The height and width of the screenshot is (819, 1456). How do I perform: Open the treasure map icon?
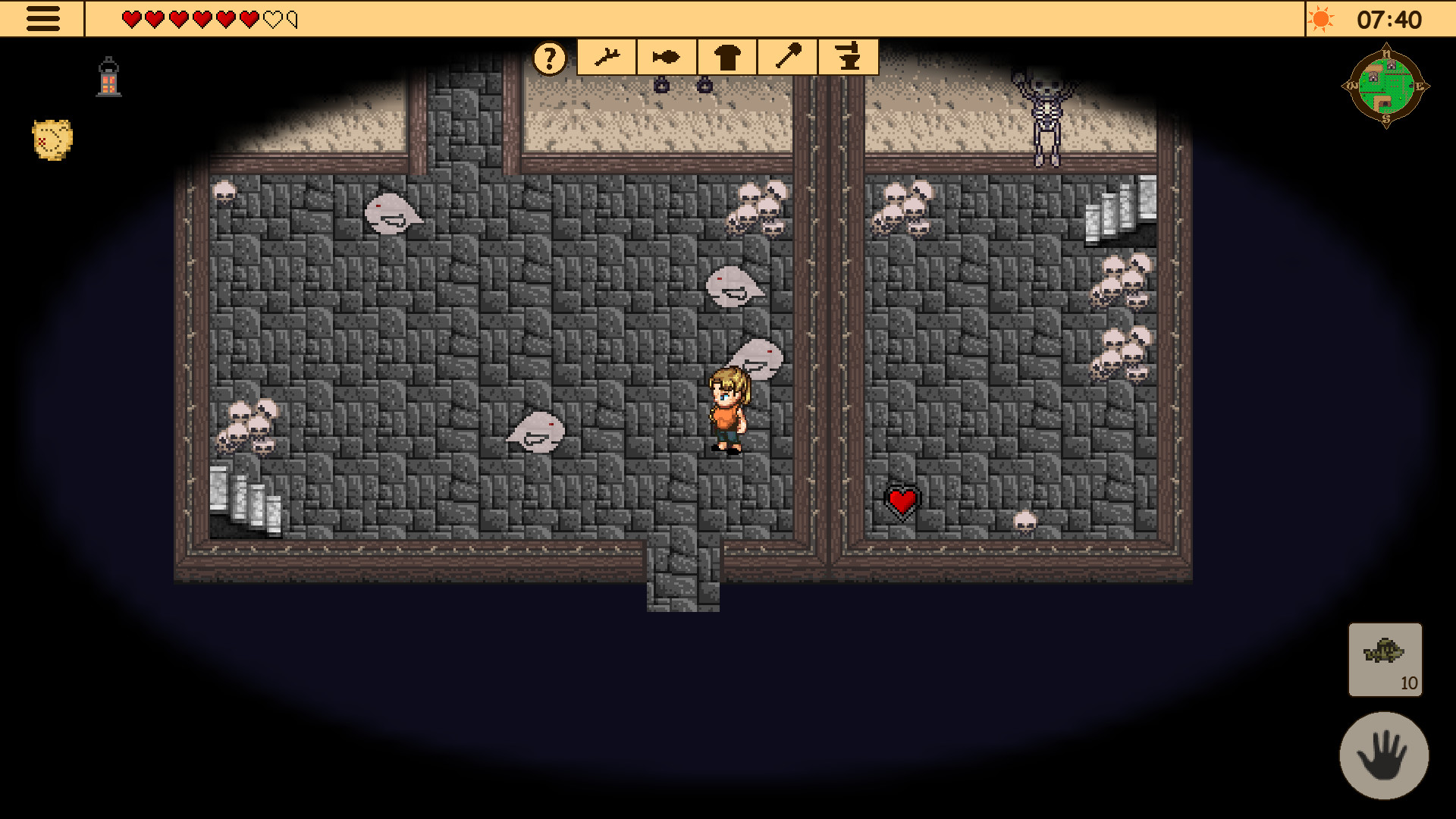coord(51,138)
